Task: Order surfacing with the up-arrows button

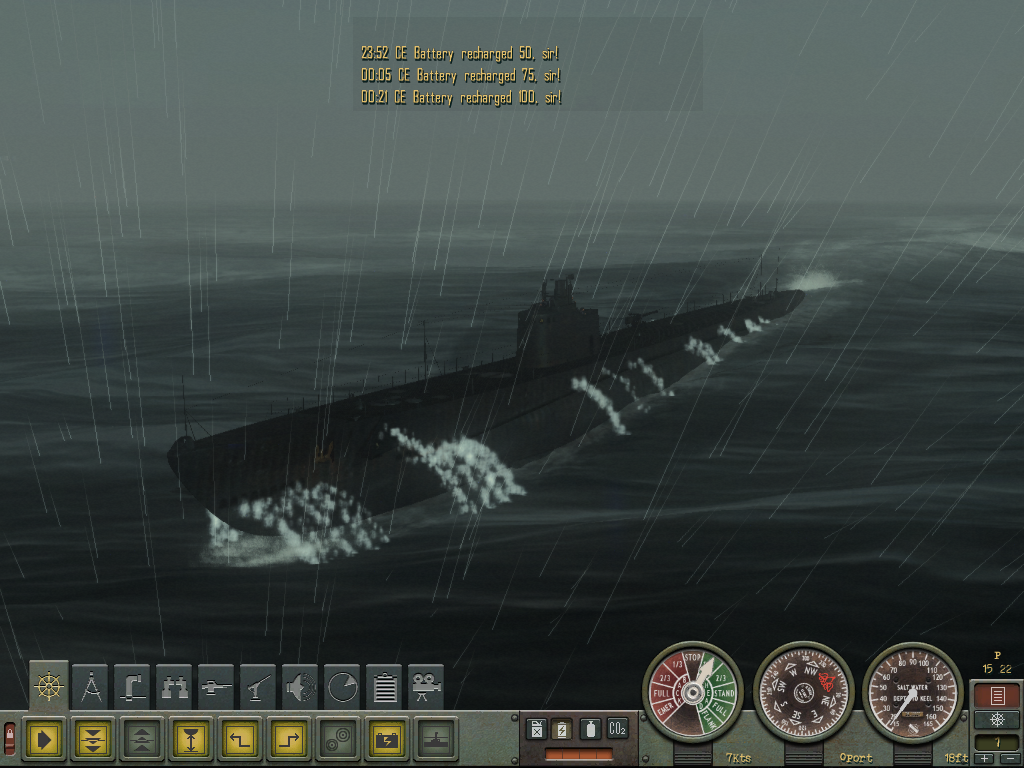Action: (x=142, y=739)
